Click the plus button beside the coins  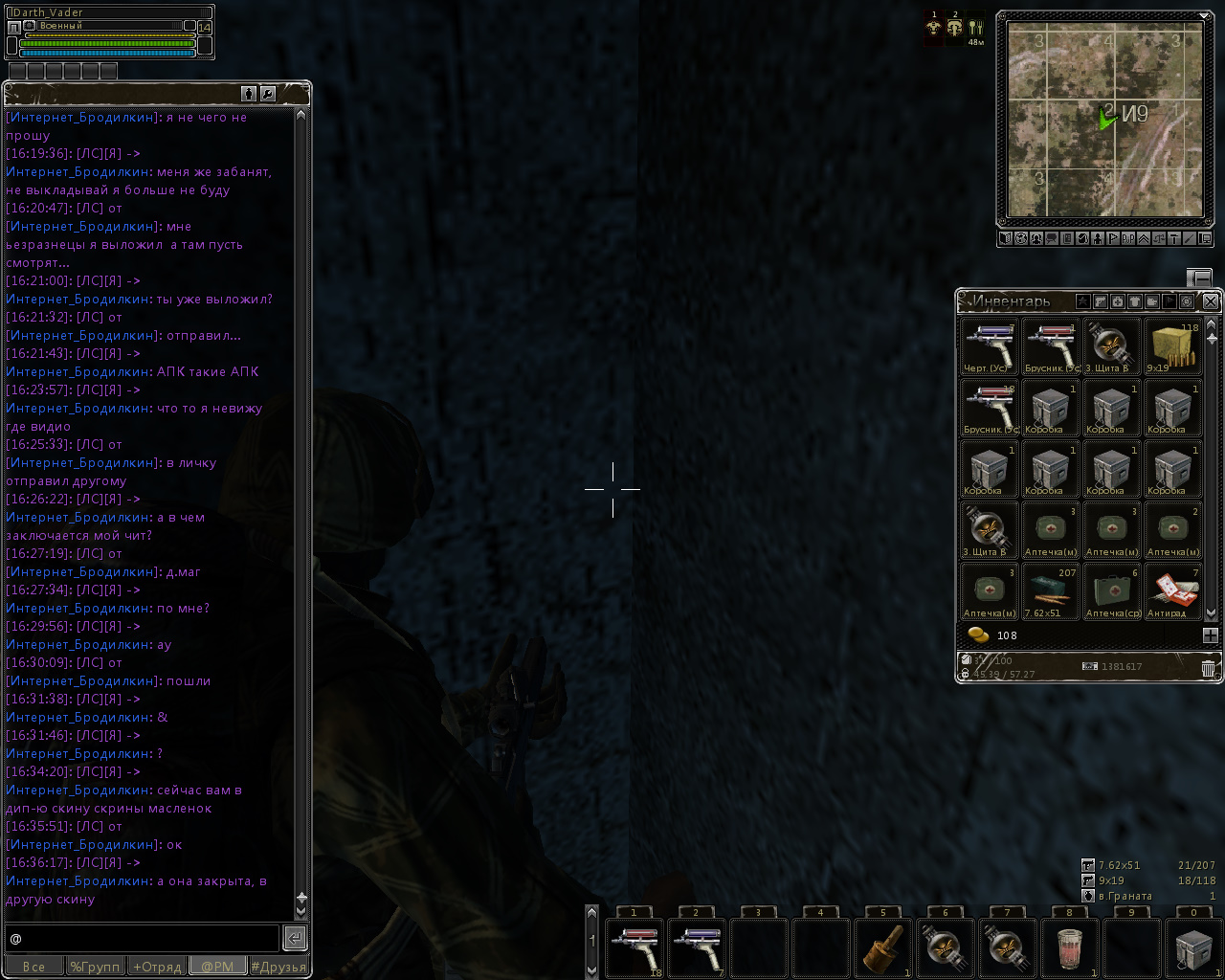point(1211,635)
